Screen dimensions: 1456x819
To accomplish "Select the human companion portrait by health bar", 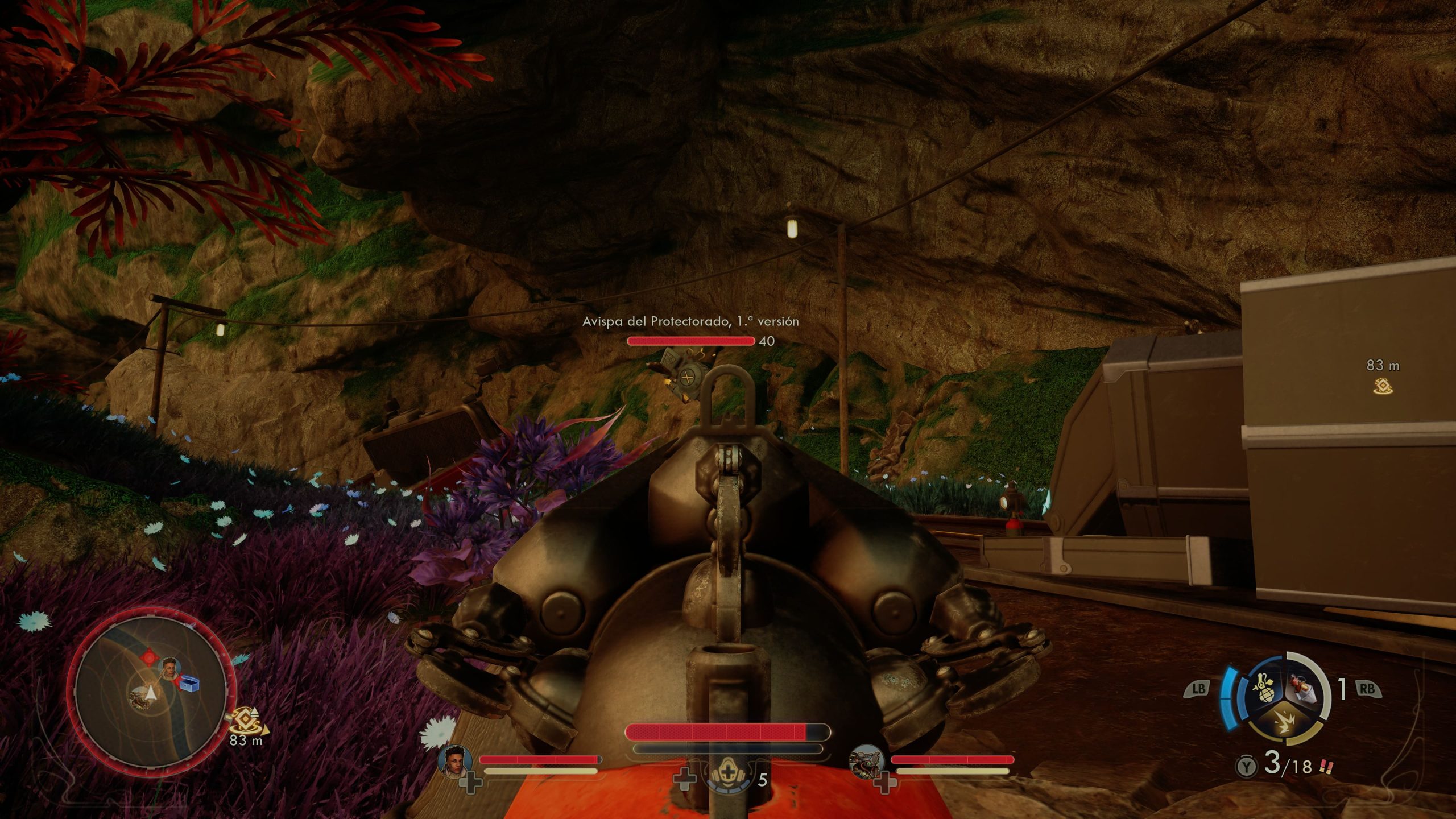I will [456, 760].
